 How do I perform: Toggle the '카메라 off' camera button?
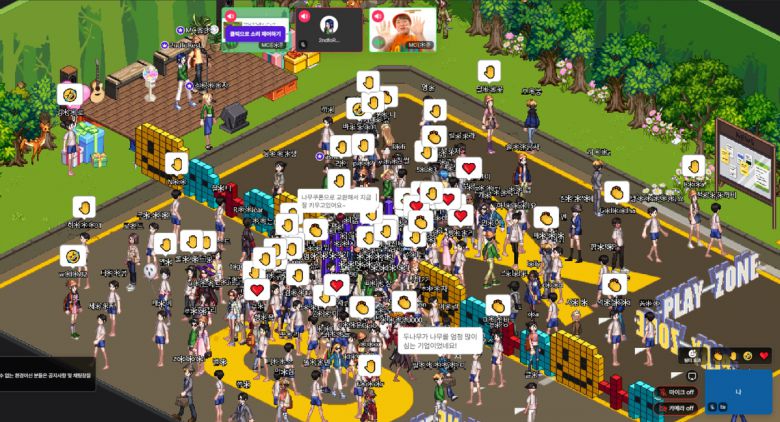[x=676, y=408]
